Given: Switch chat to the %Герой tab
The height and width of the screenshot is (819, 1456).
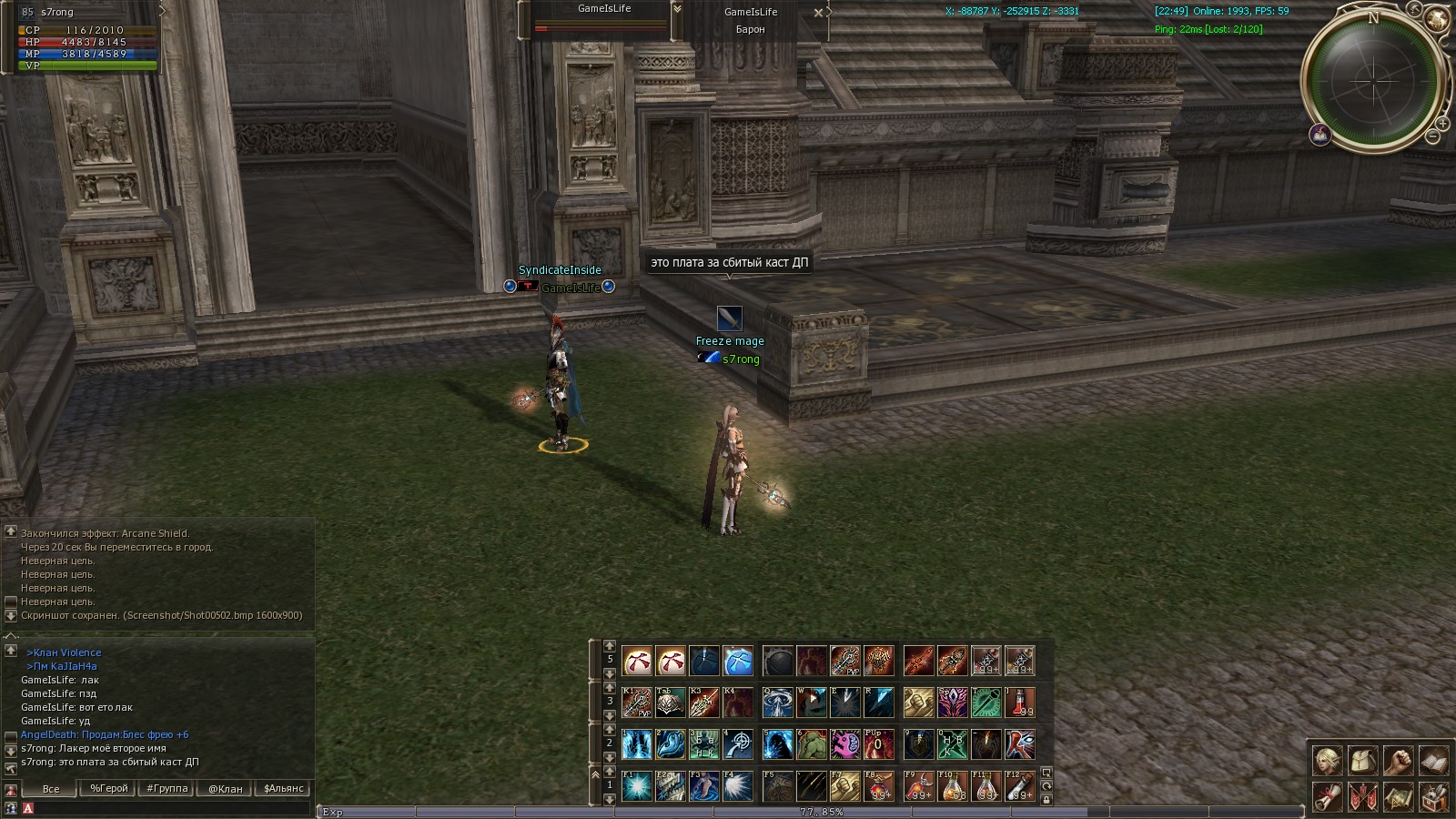Looking at the screenshot, I should pyautogui.click(x=109, y=789).
